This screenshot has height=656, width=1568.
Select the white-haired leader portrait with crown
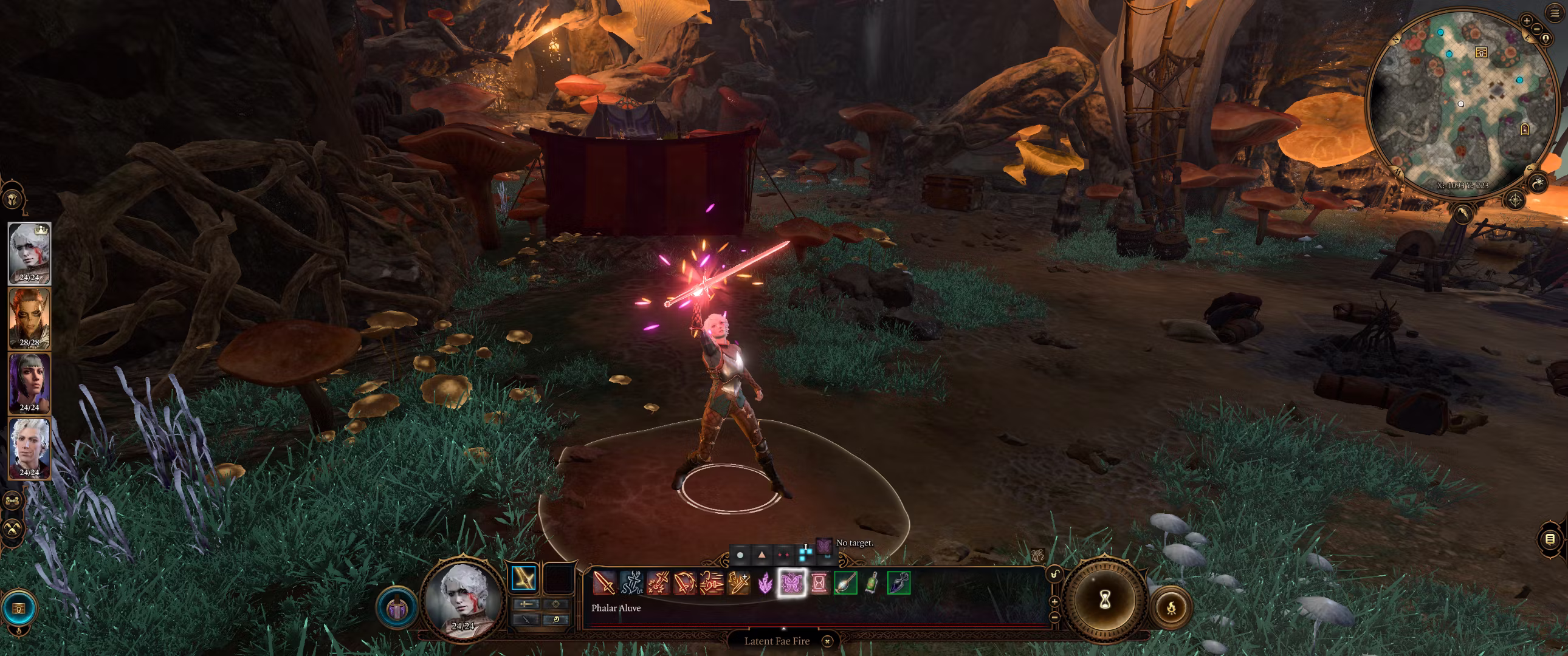coord(29,253)
